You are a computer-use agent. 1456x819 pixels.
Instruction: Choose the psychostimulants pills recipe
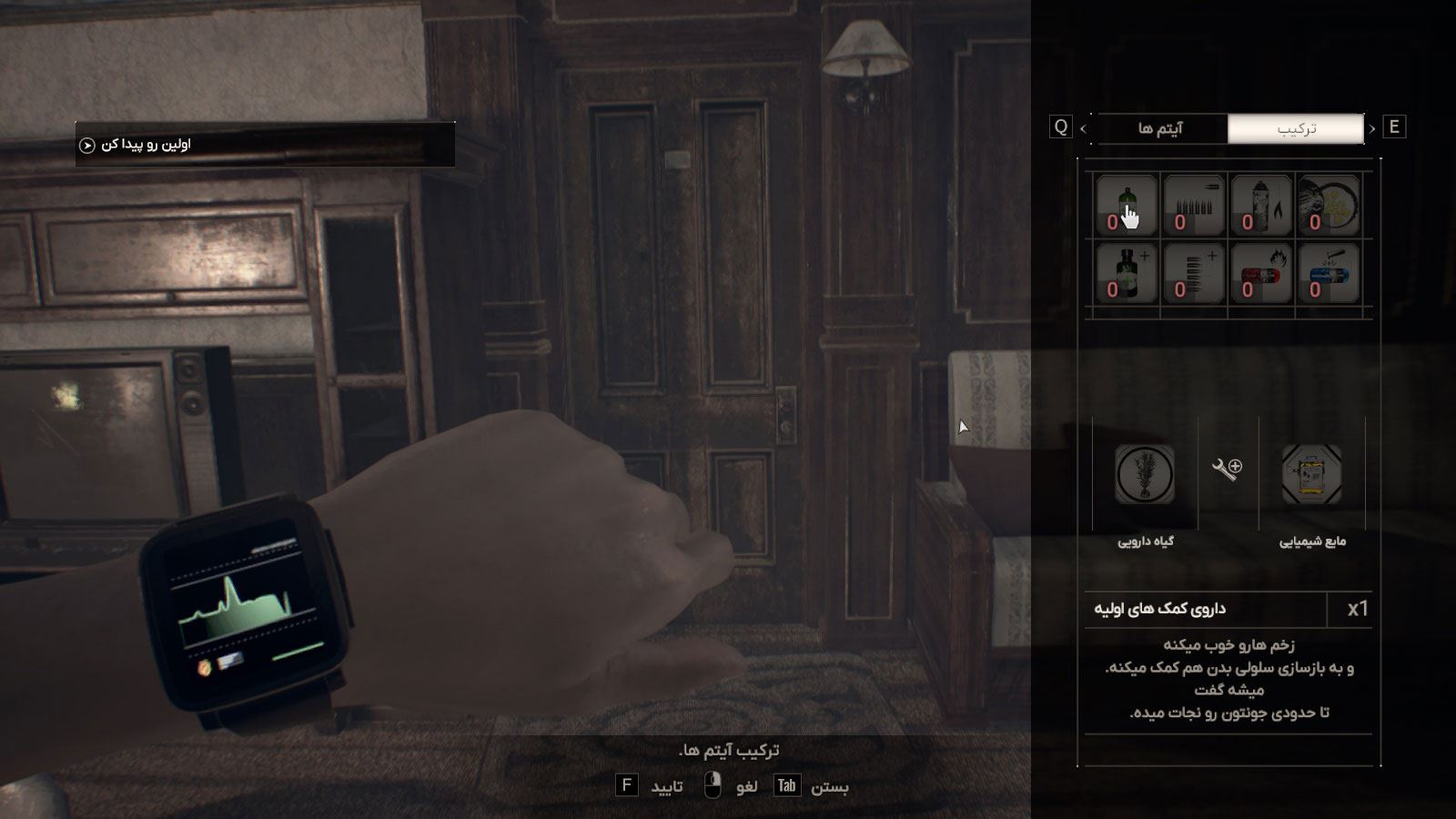point(1328,206)
